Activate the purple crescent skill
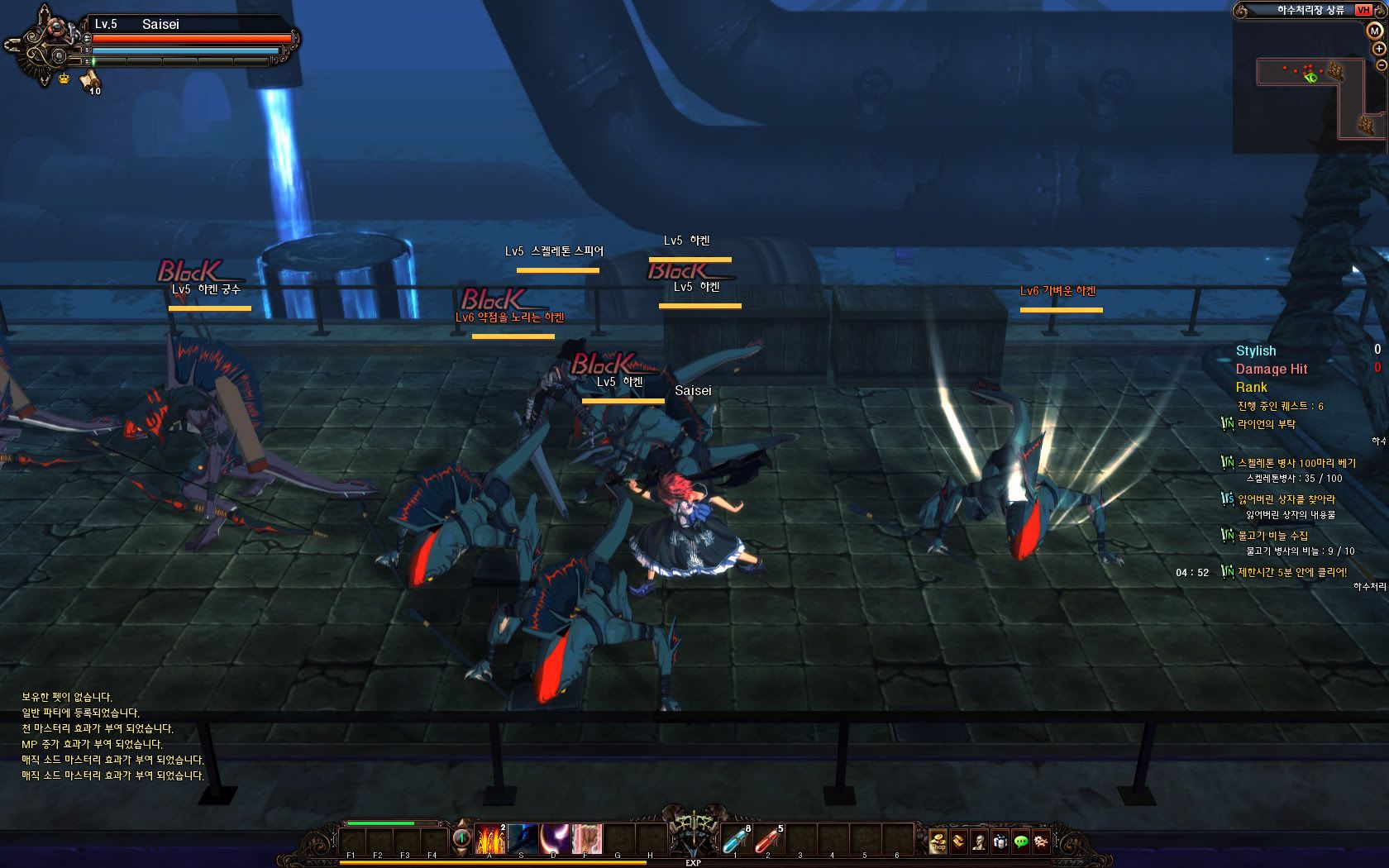1389x868 pixels. (554, 839)
